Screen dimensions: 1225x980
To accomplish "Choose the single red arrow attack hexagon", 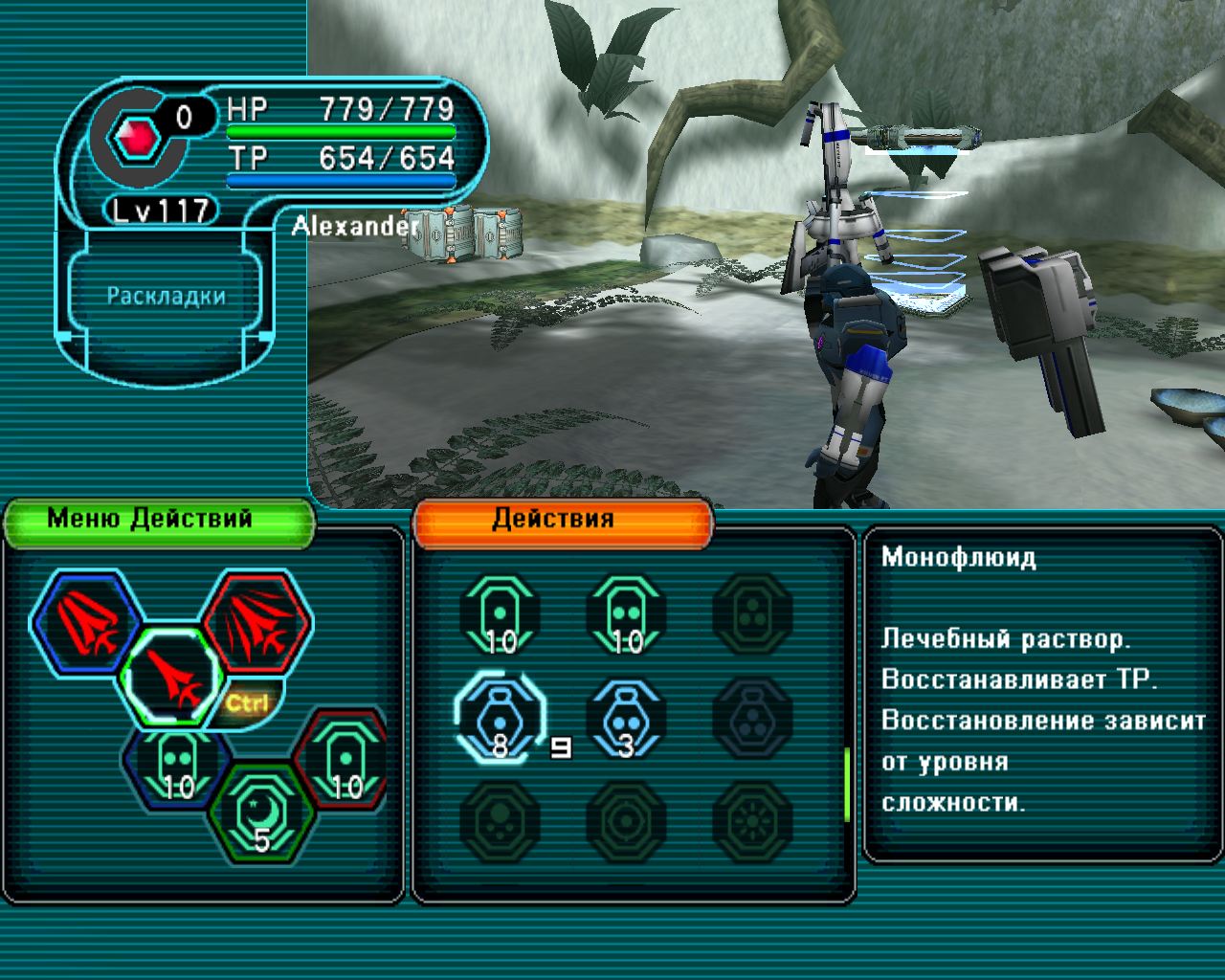I will [173, 678].
